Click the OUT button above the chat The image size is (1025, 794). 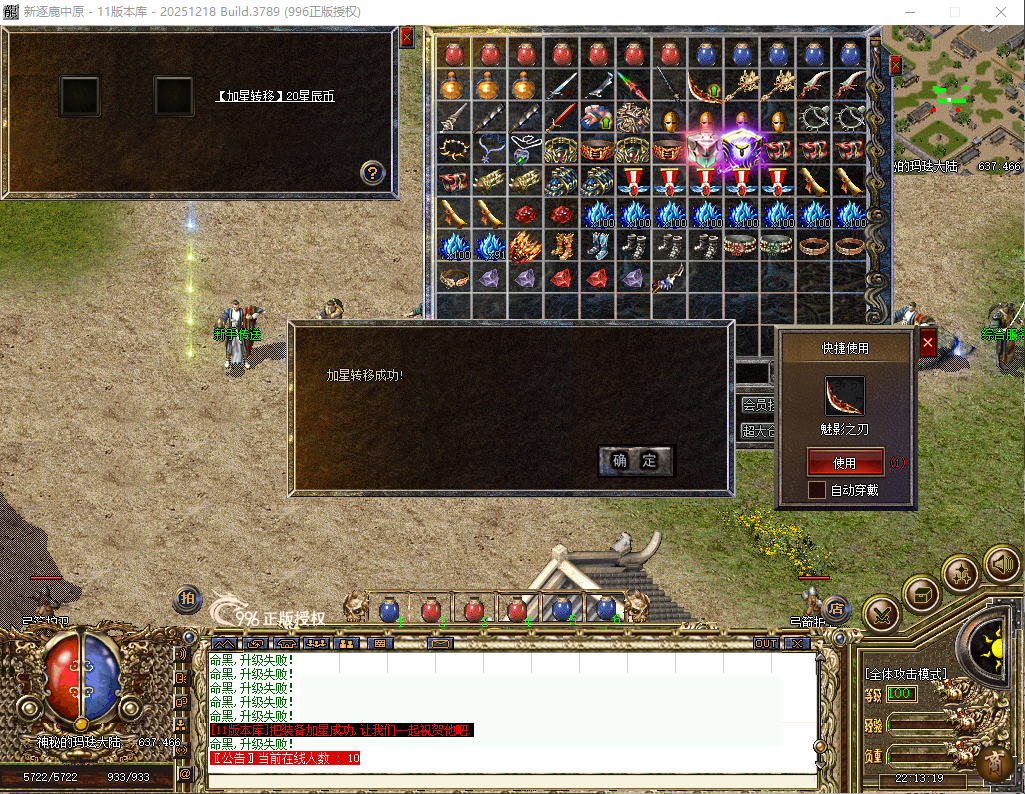766,643
